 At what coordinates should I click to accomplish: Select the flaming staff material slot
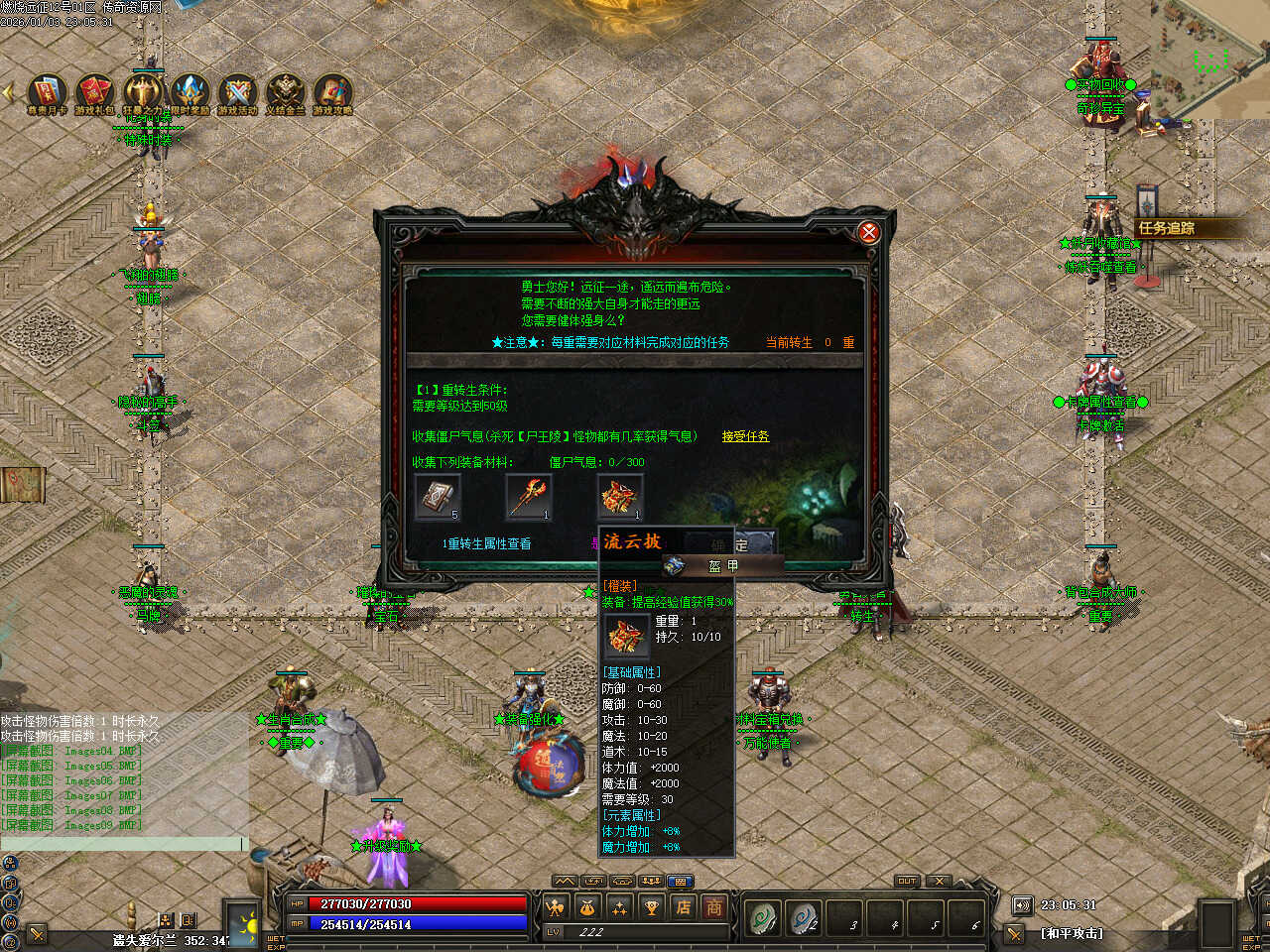(x=528, y=496)
